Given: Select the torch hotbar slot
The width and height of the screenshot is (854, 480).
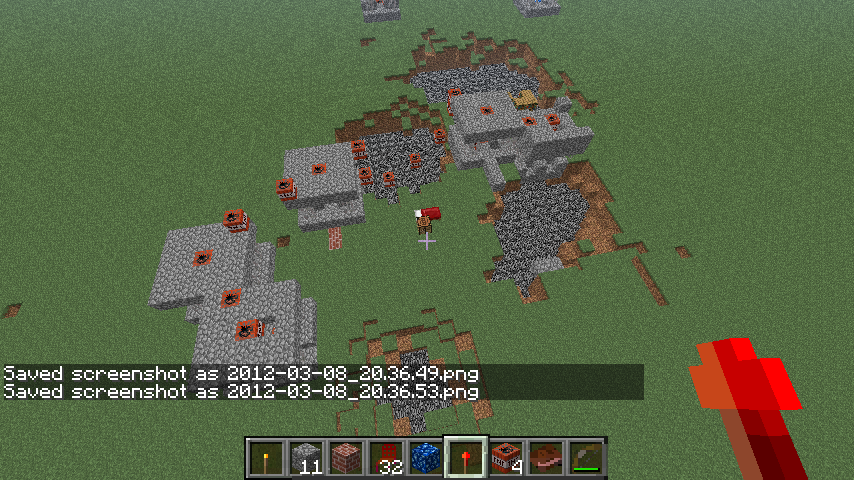Looking at the screenshot, I should click(x=266, y=457).
